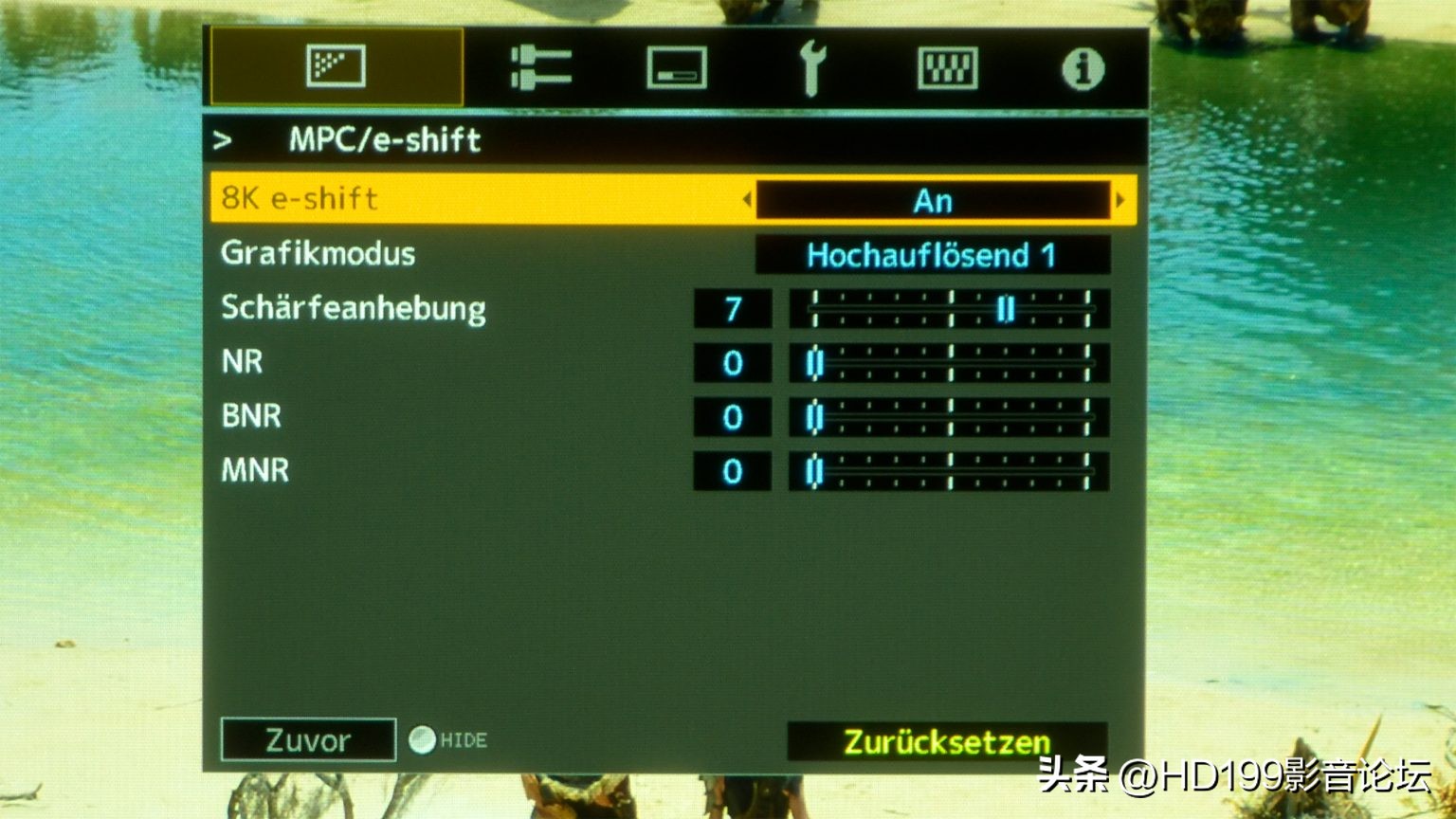Enable the currently highlighted 8K e-shift setting
The height and width of the screenshot is (819, 1456).
click(933, 199)
